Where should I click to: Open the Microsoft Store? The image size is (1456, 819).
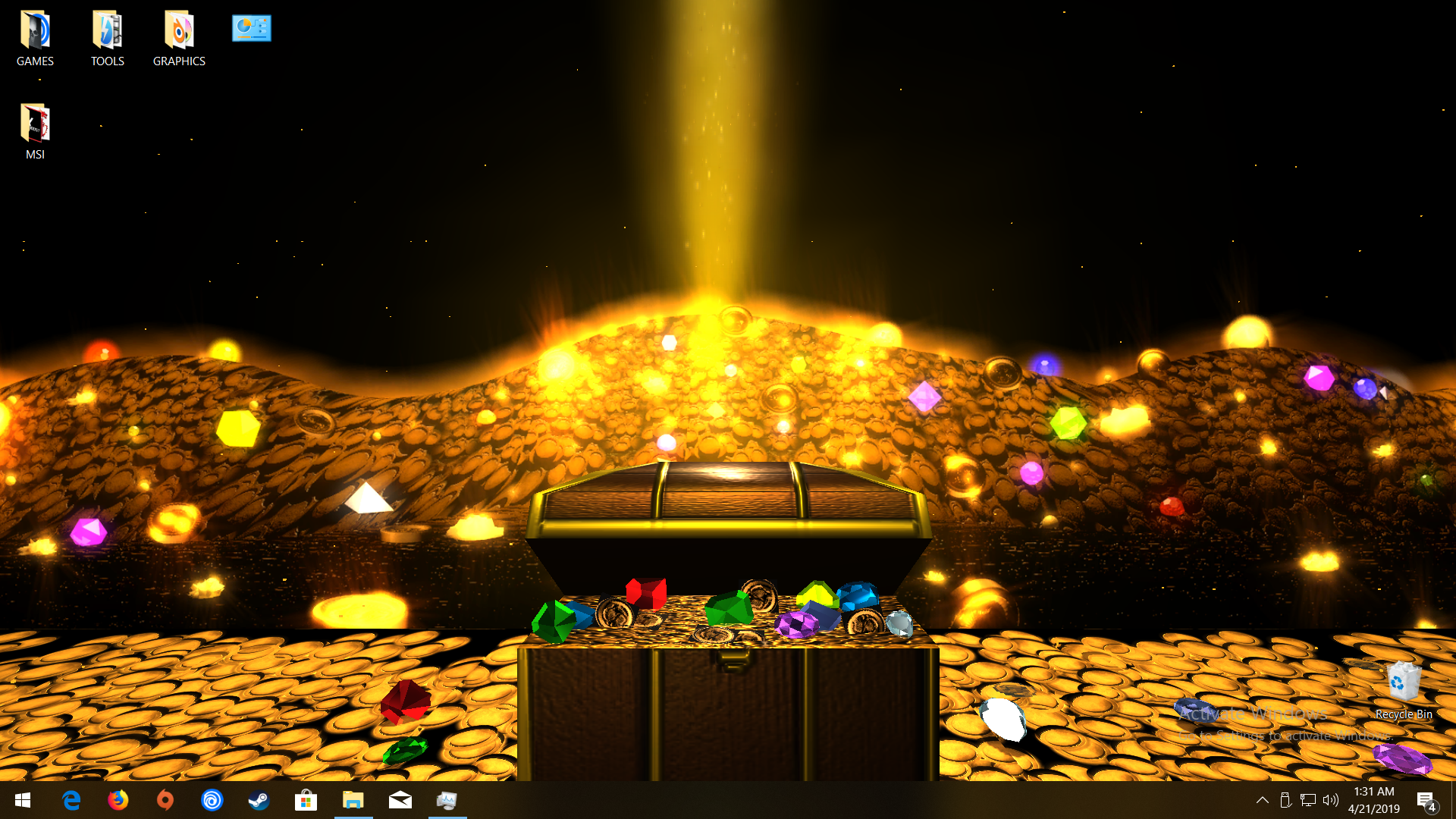[x=306, y=801]
